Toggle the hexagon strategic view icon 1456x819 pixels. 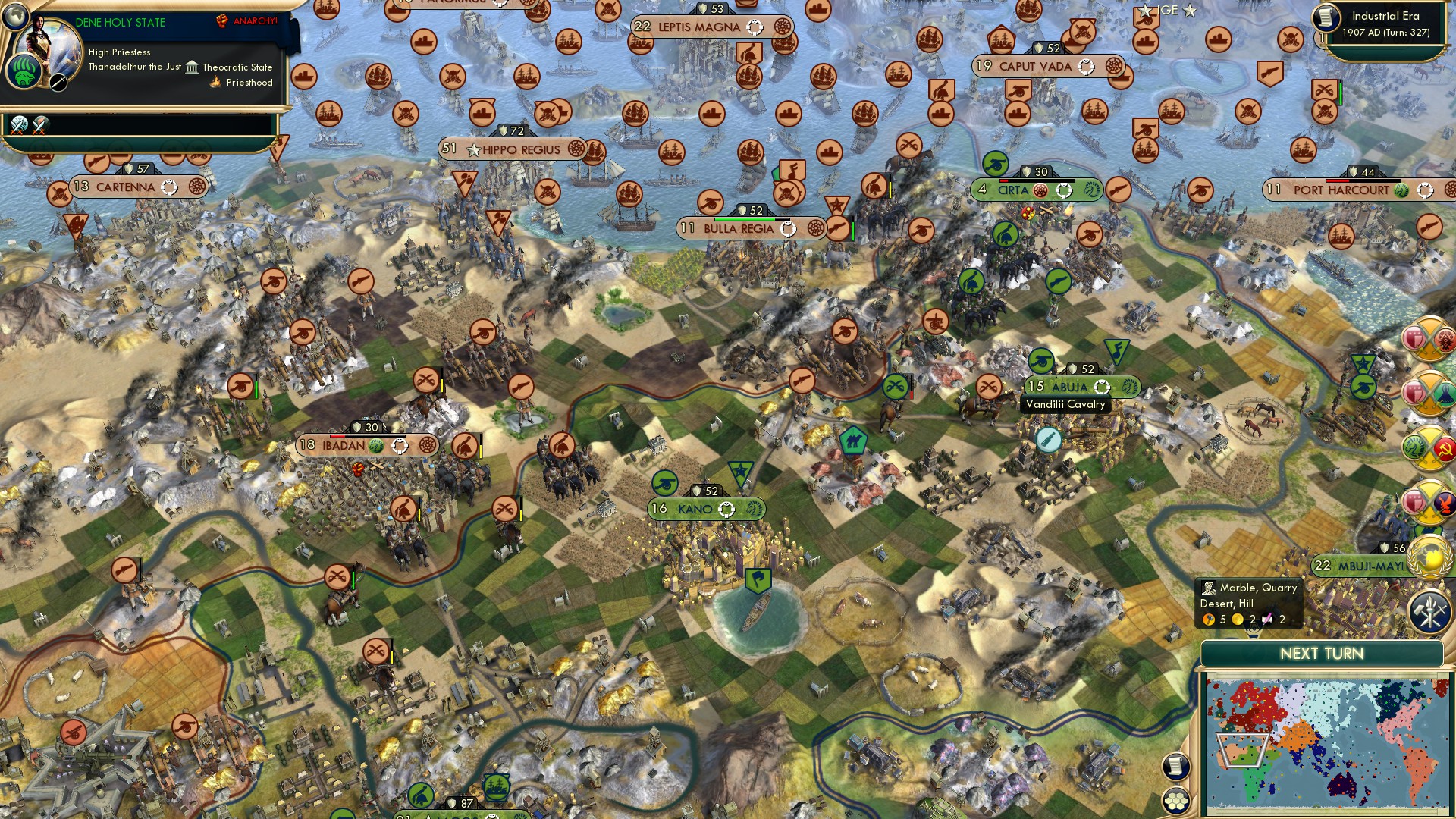(1175, 801)
